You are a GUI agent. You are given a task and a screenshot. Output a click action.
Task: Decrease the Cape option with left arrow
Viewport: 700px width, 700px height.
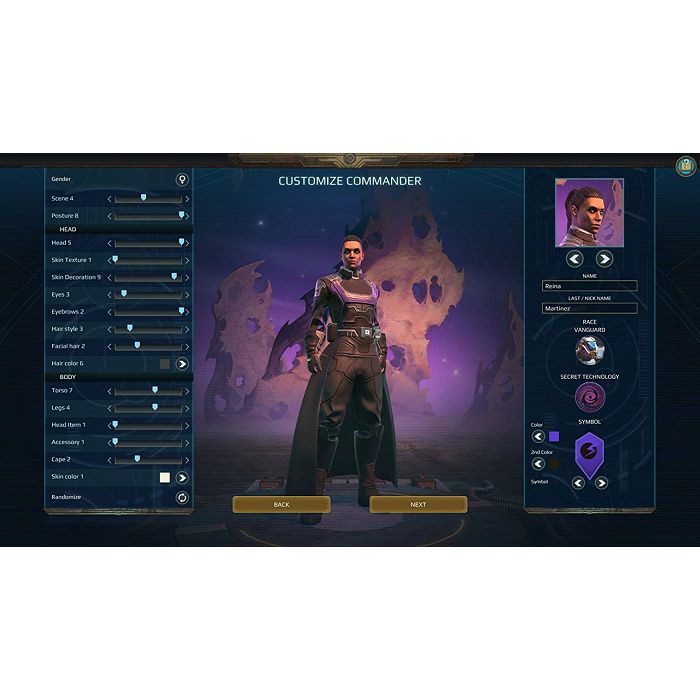(x=110, y=460)
